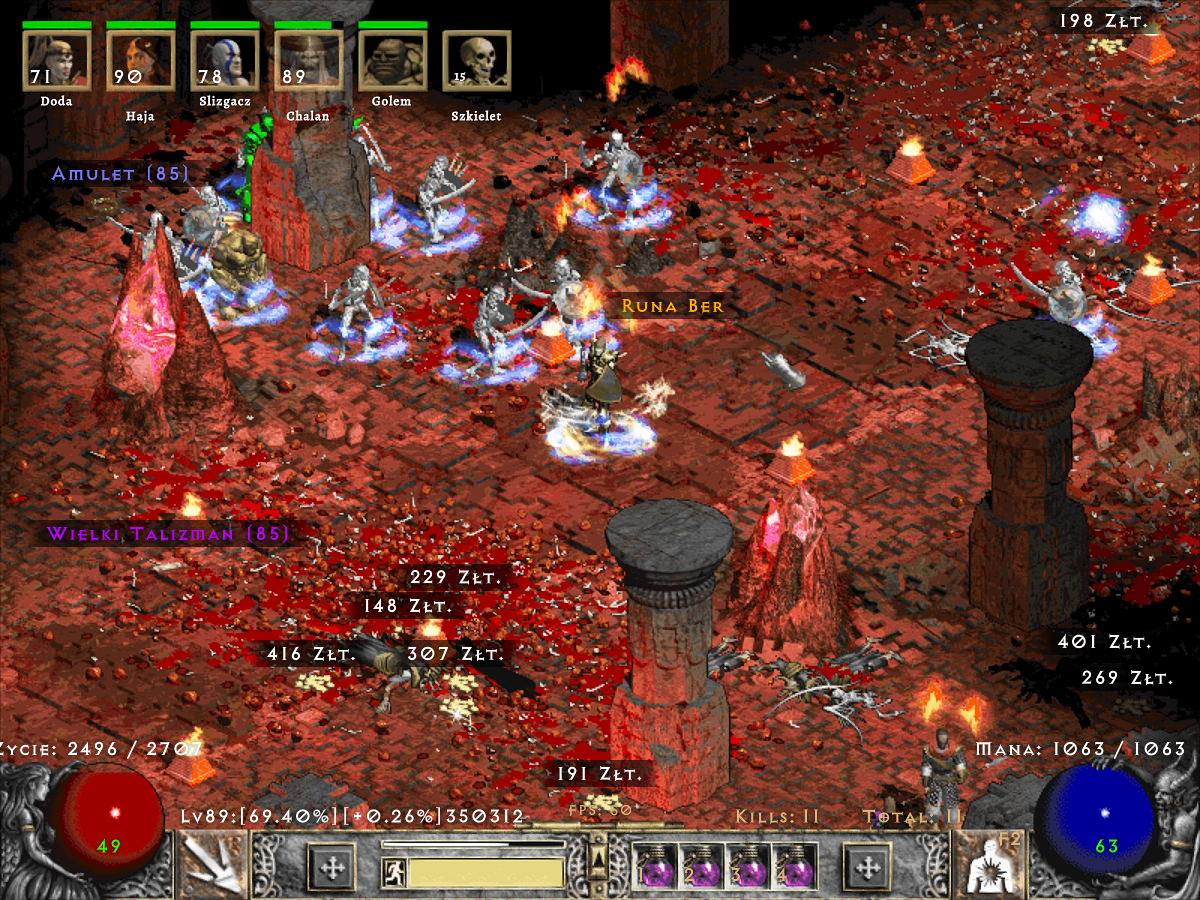The image size is (1200, 900).
Task: Select the Chalan party portrait
Action: coord(308,60)
